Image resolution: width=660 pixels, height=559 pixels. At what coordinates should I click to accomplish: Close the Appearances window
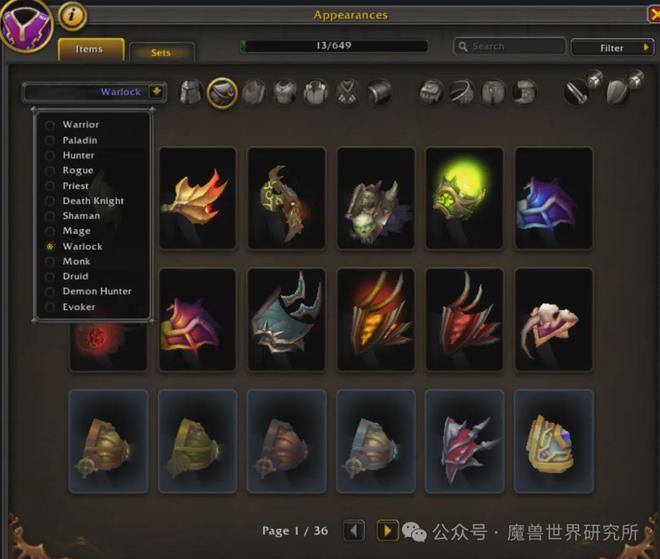652,14
